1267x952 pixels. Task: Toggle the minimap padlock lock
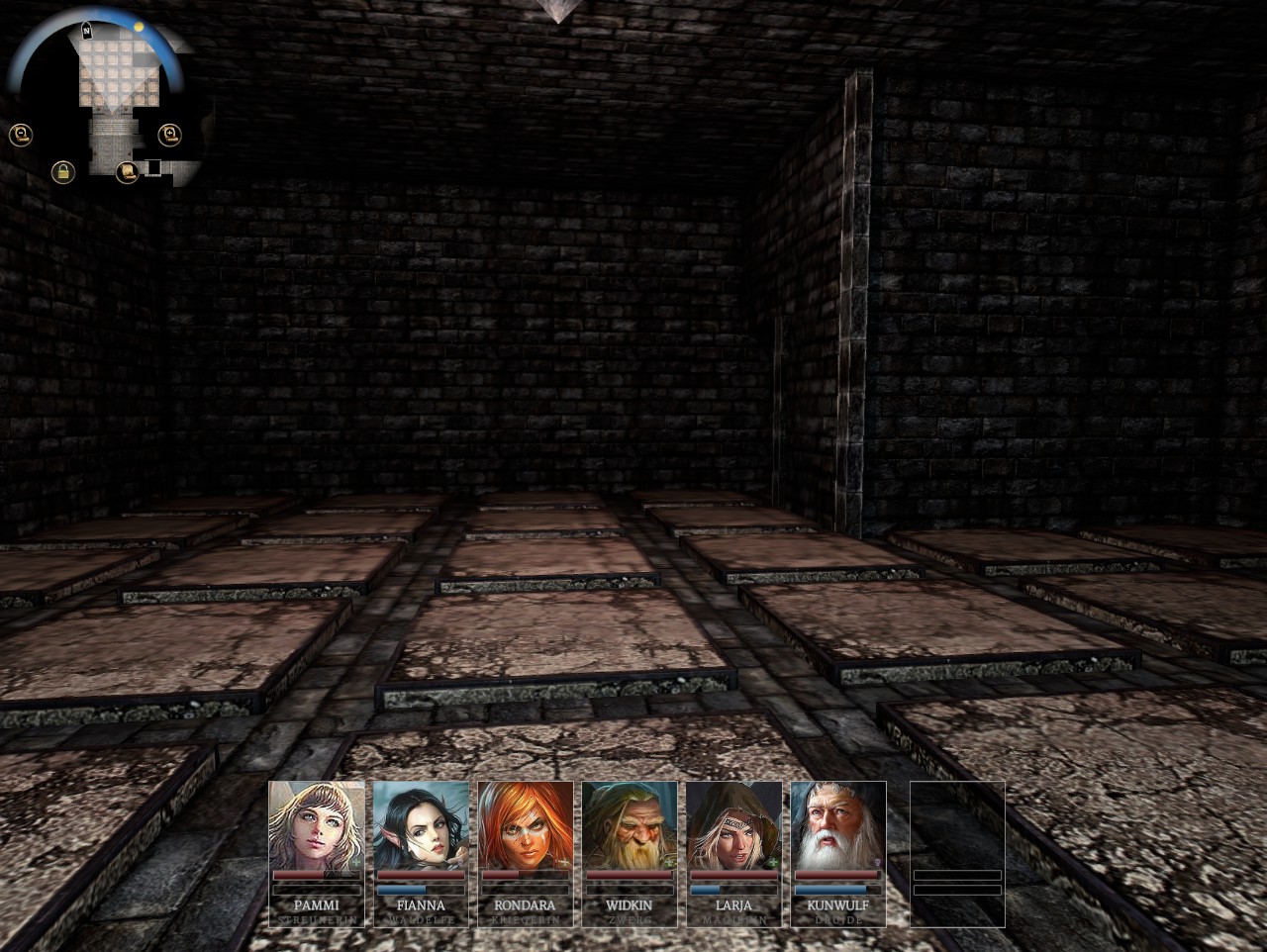pos(62,172)
